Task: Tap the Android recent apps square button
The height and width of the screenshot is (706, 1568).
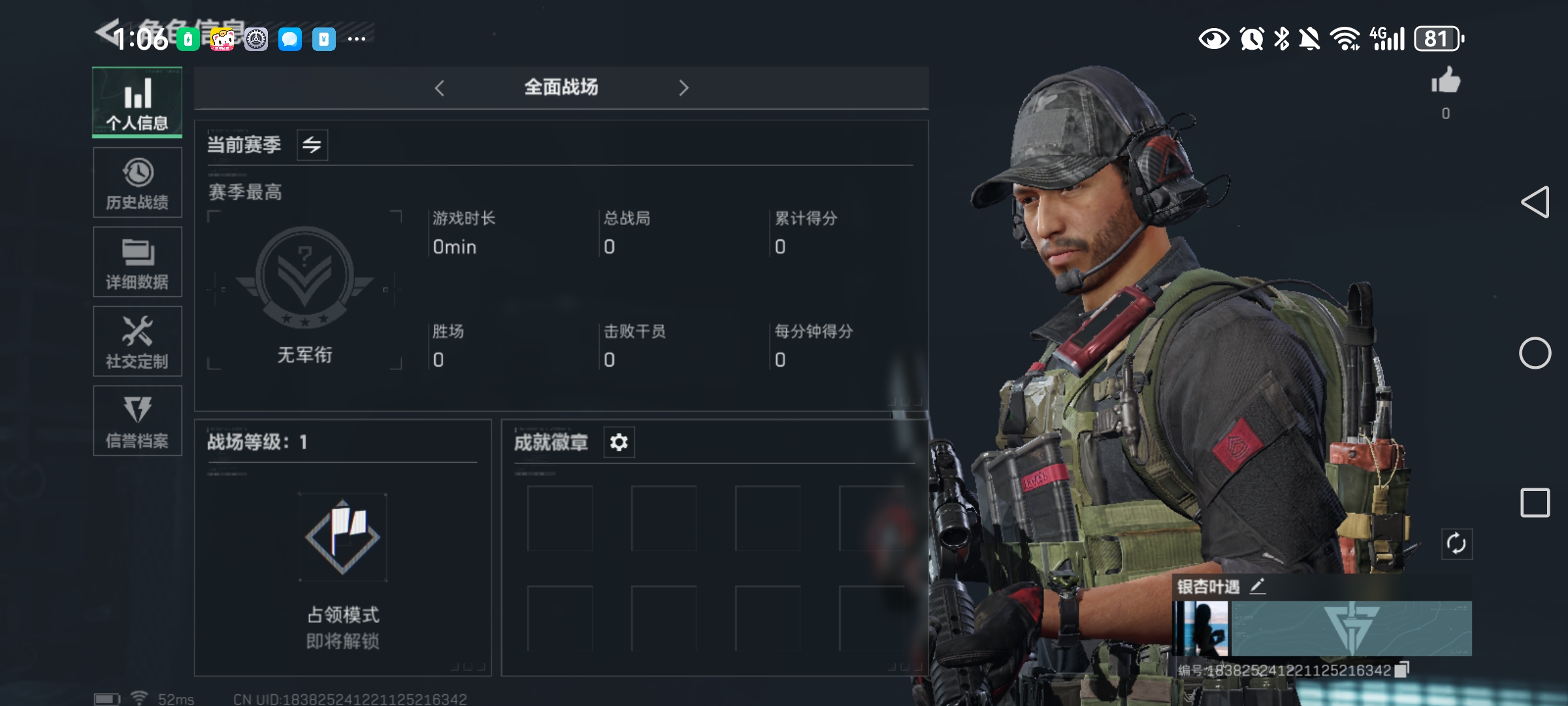Action: click(x=1535, y=503)
